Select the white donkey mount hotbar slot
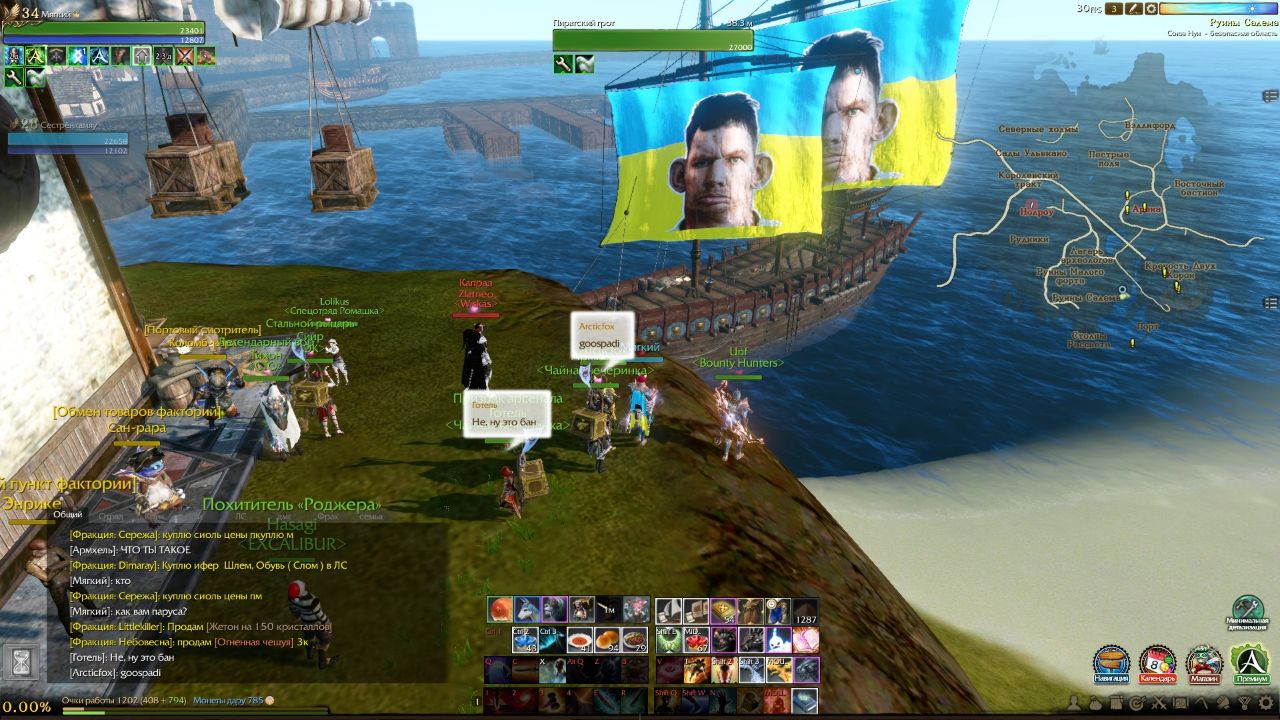The image size is (1280, 720). pos(527,609)
